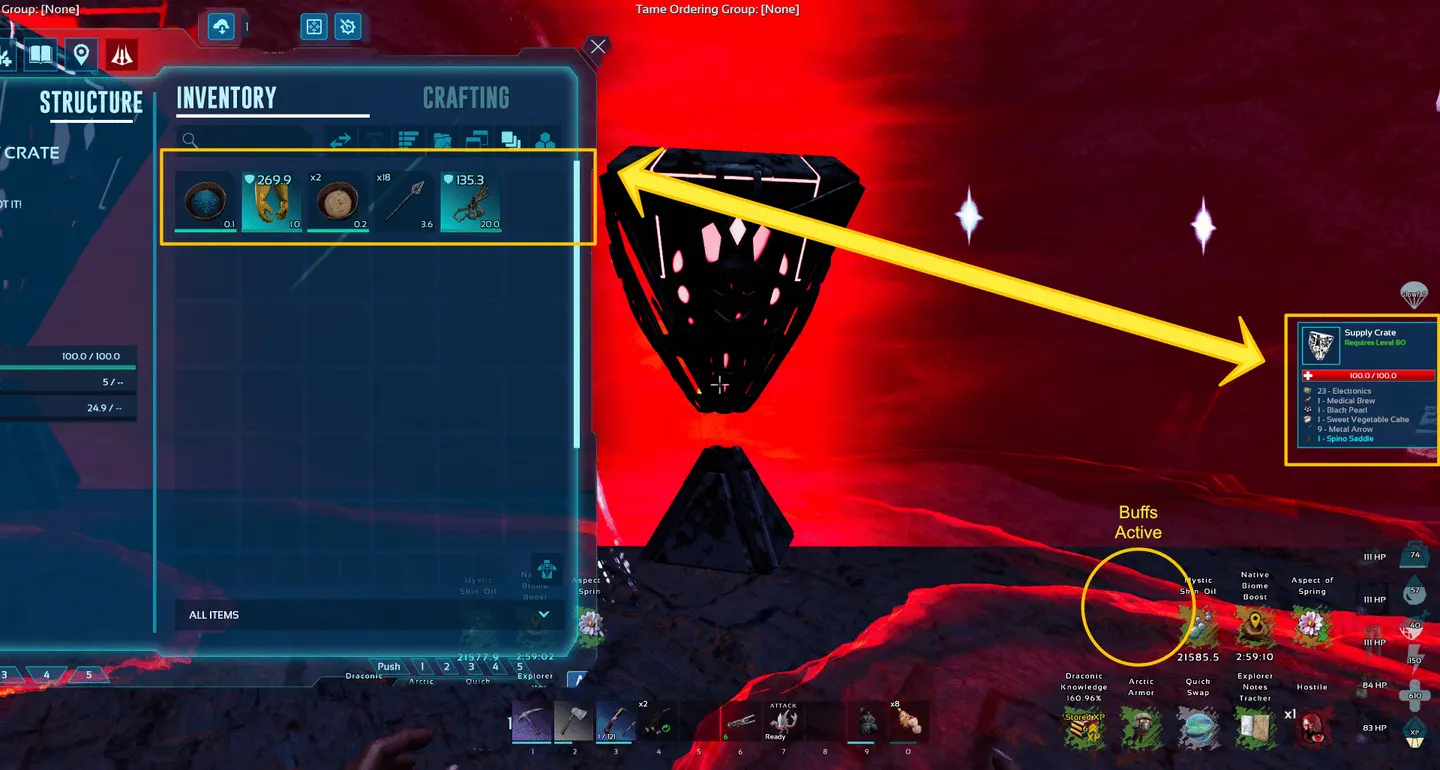Image resolution: width=1440 pixels, height=770 pixels.
Task: Expand the ALL ITEMS chevron at panel bottom
Action: coord(543,614)
